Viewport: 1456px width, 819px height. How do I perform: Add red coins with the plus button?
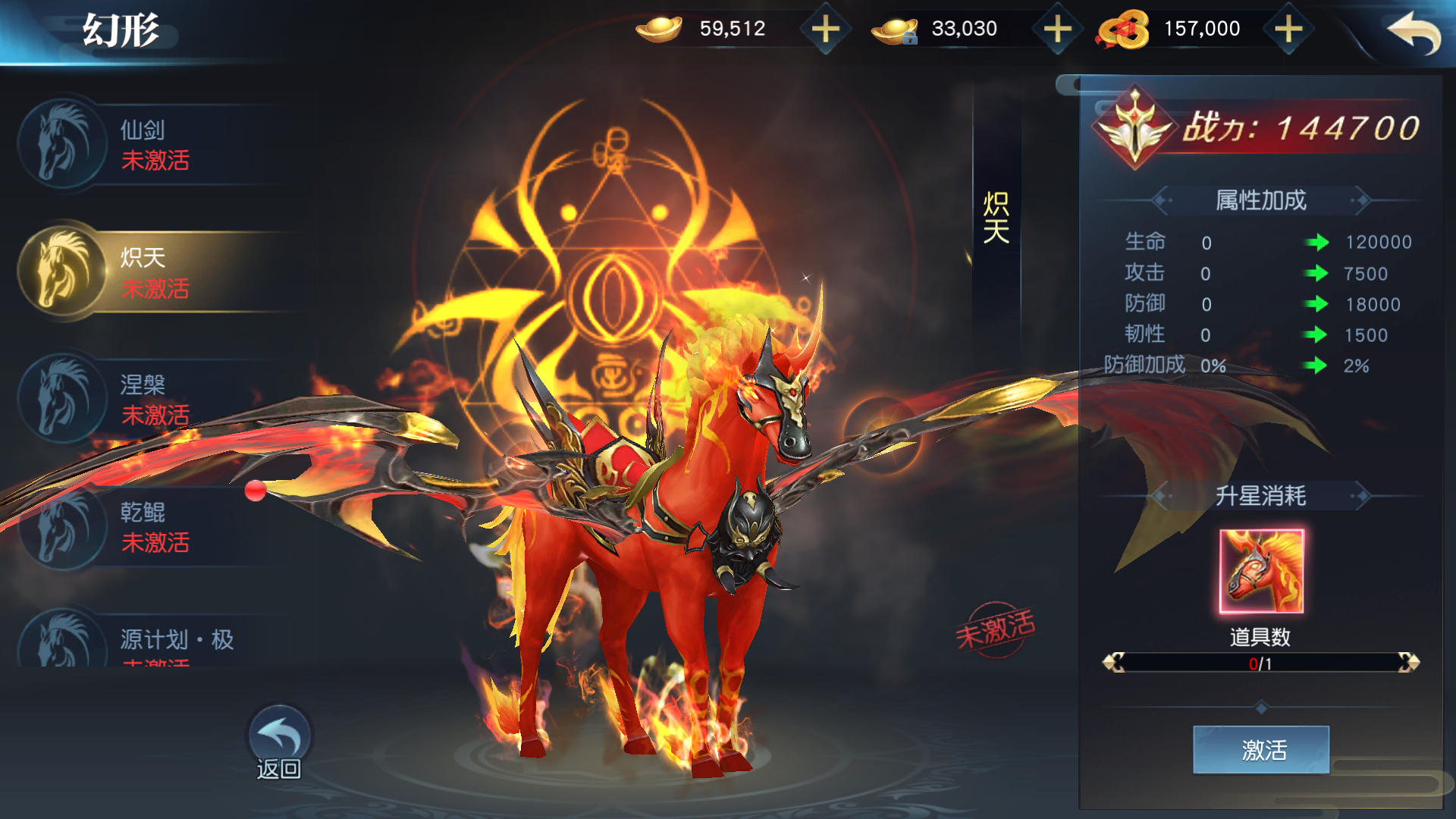pyautogui.click(x=1288, y=30)
